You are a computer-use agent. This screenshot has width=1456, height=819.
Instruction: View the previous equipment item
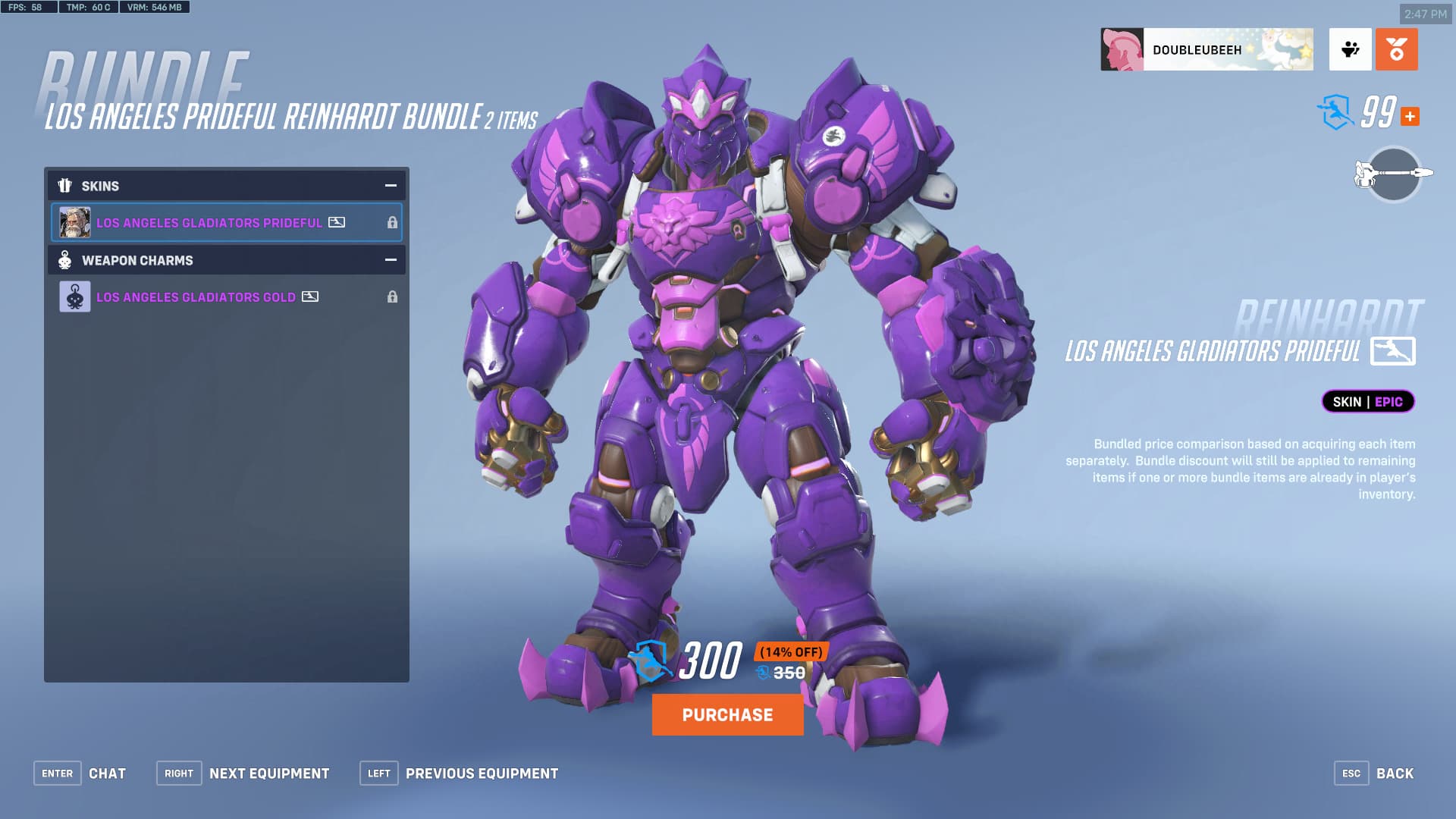459,773
